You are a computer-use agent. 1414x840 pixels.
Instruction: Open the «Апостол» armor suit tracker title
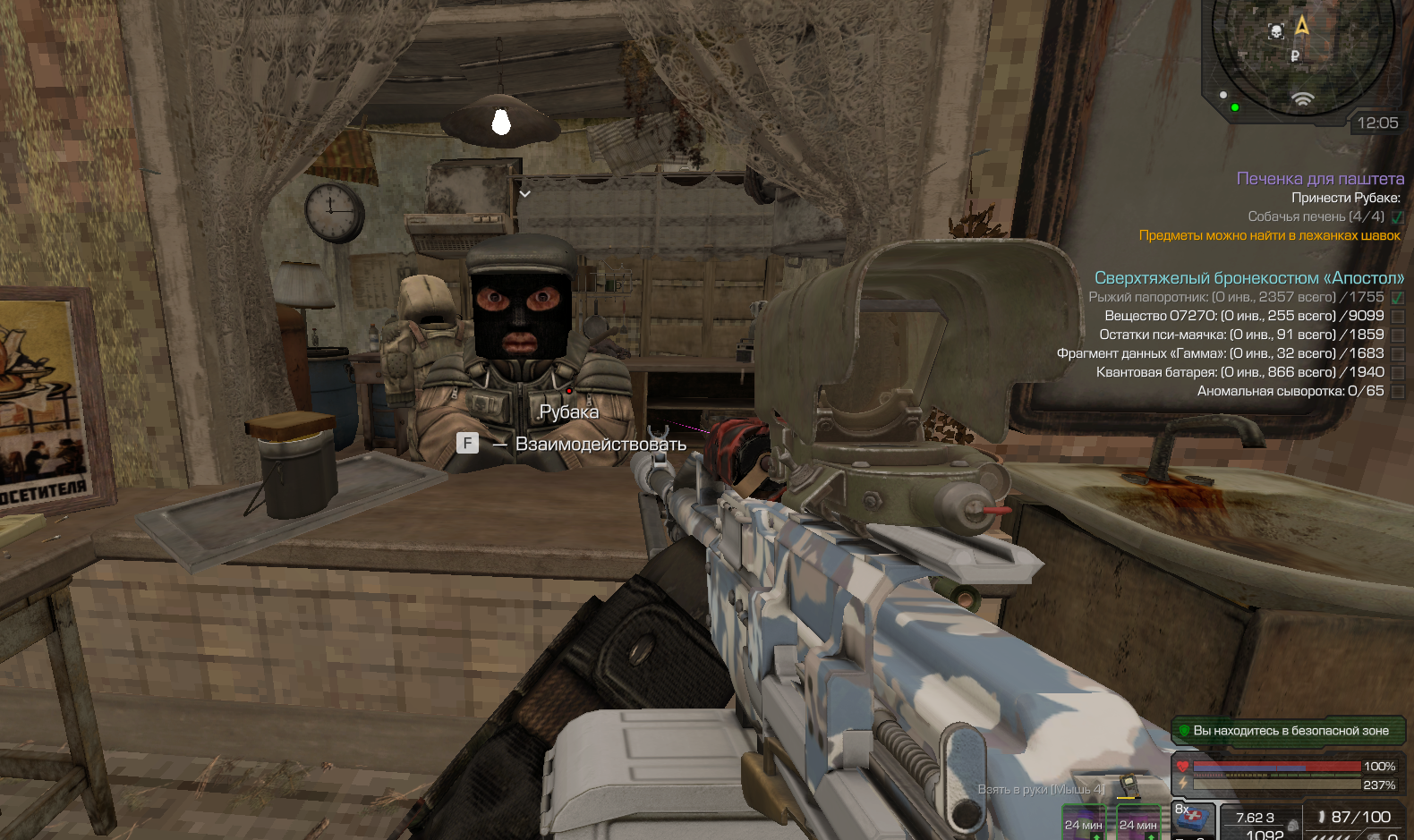1248,278
